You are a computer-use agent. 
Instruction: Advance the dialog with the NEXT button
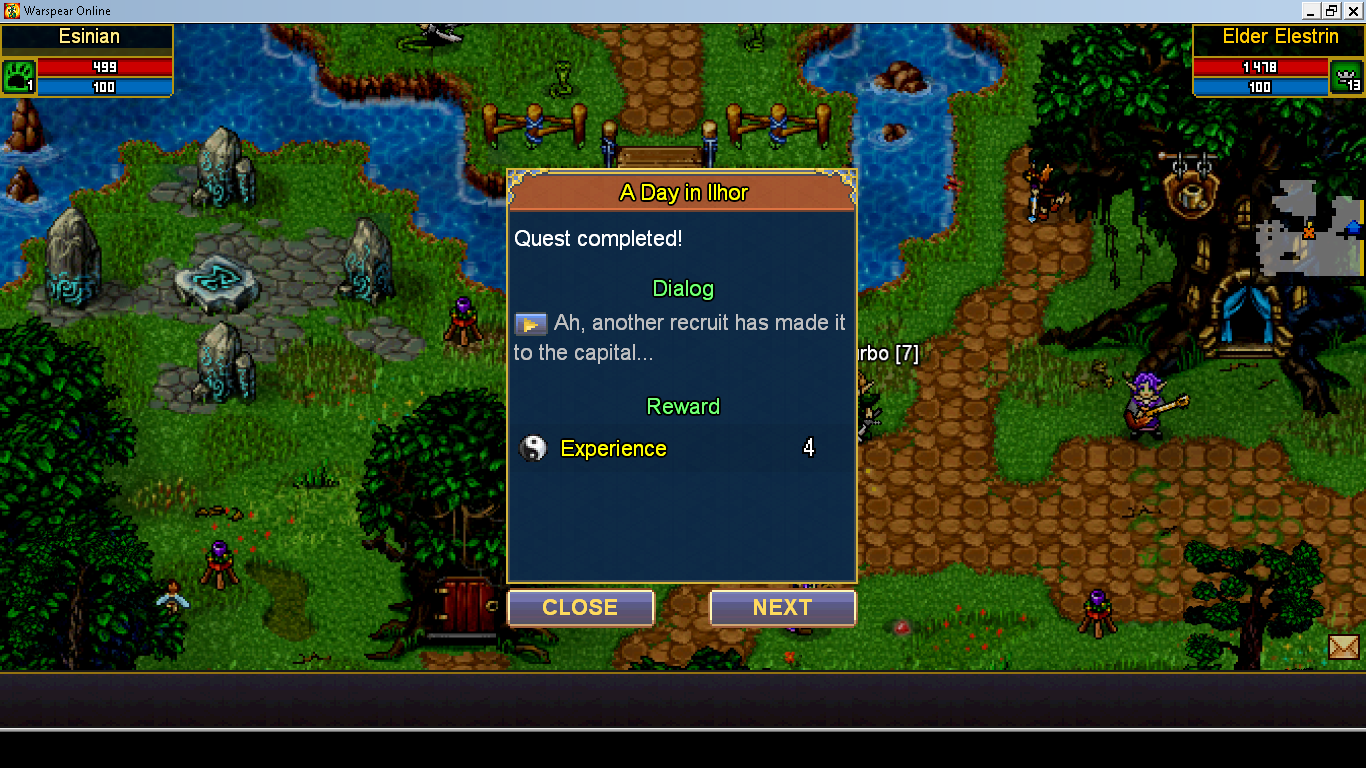[782, 608]
